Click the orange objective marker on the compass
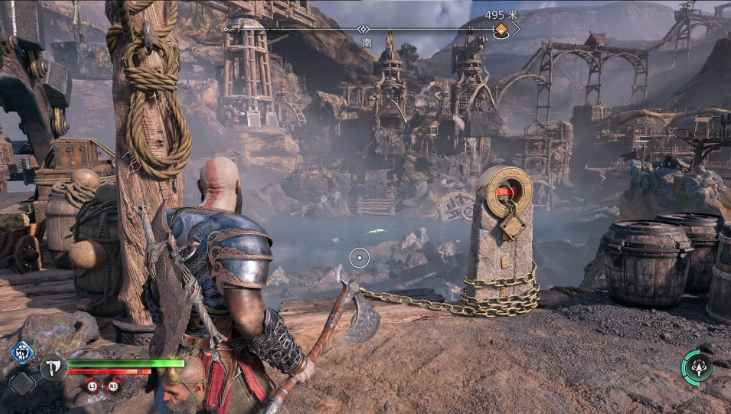This screenshot has width=731, height=414. (501, 30)
